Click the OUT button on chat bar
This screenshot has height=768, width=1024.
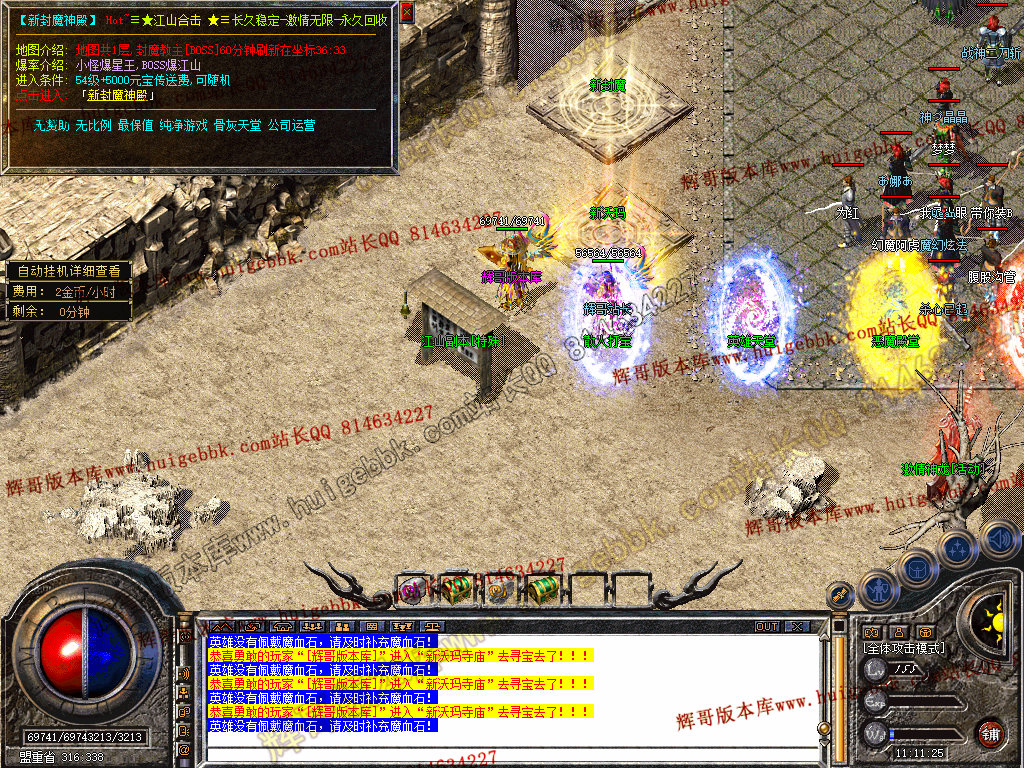766,627
